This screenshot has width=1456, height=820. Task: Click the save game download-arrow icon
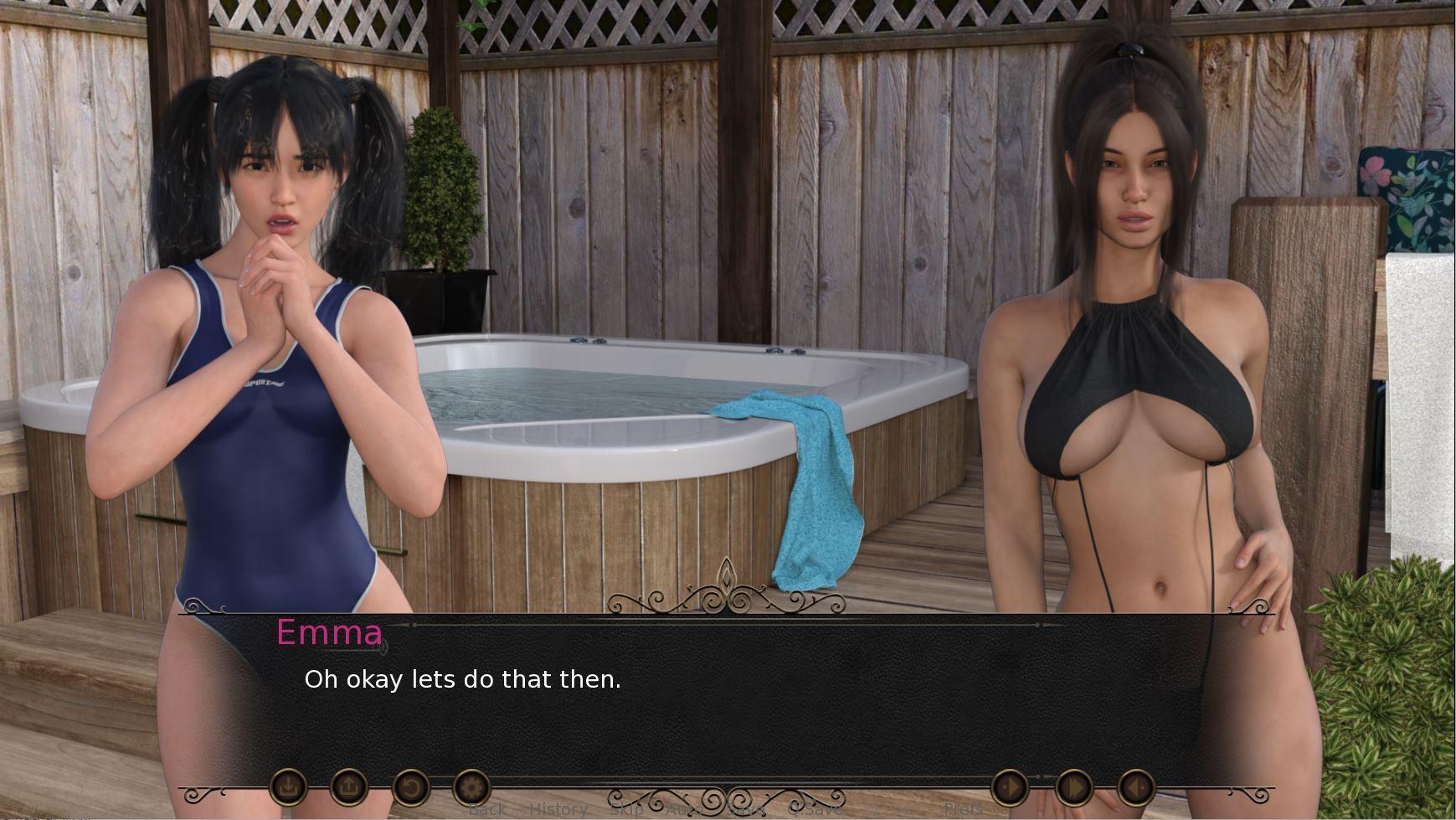[288, 787]
